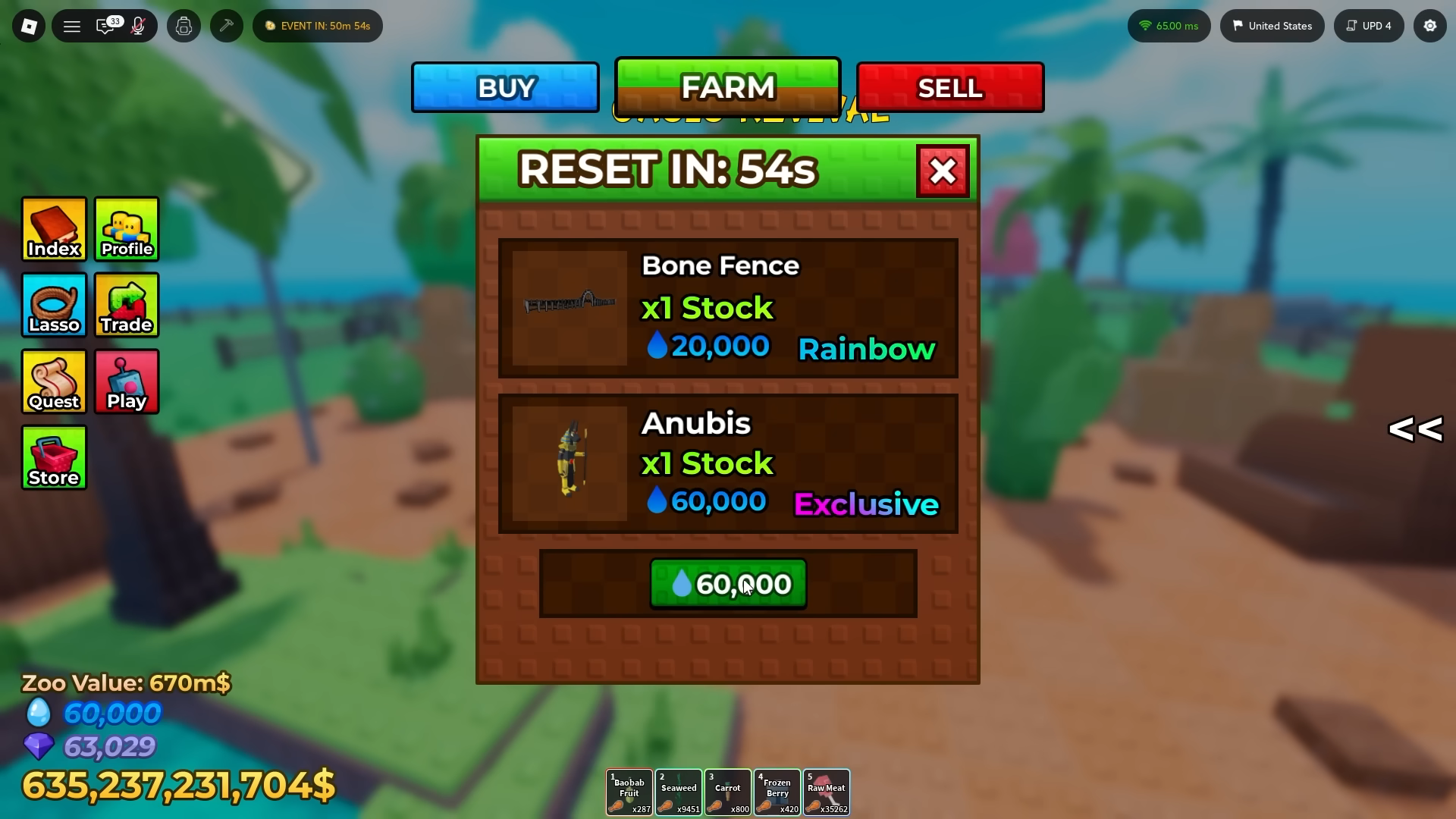The height and width of the screenshot is (819, 1456).
Task: Switch to the BUY tab
Action: [504, 87]
